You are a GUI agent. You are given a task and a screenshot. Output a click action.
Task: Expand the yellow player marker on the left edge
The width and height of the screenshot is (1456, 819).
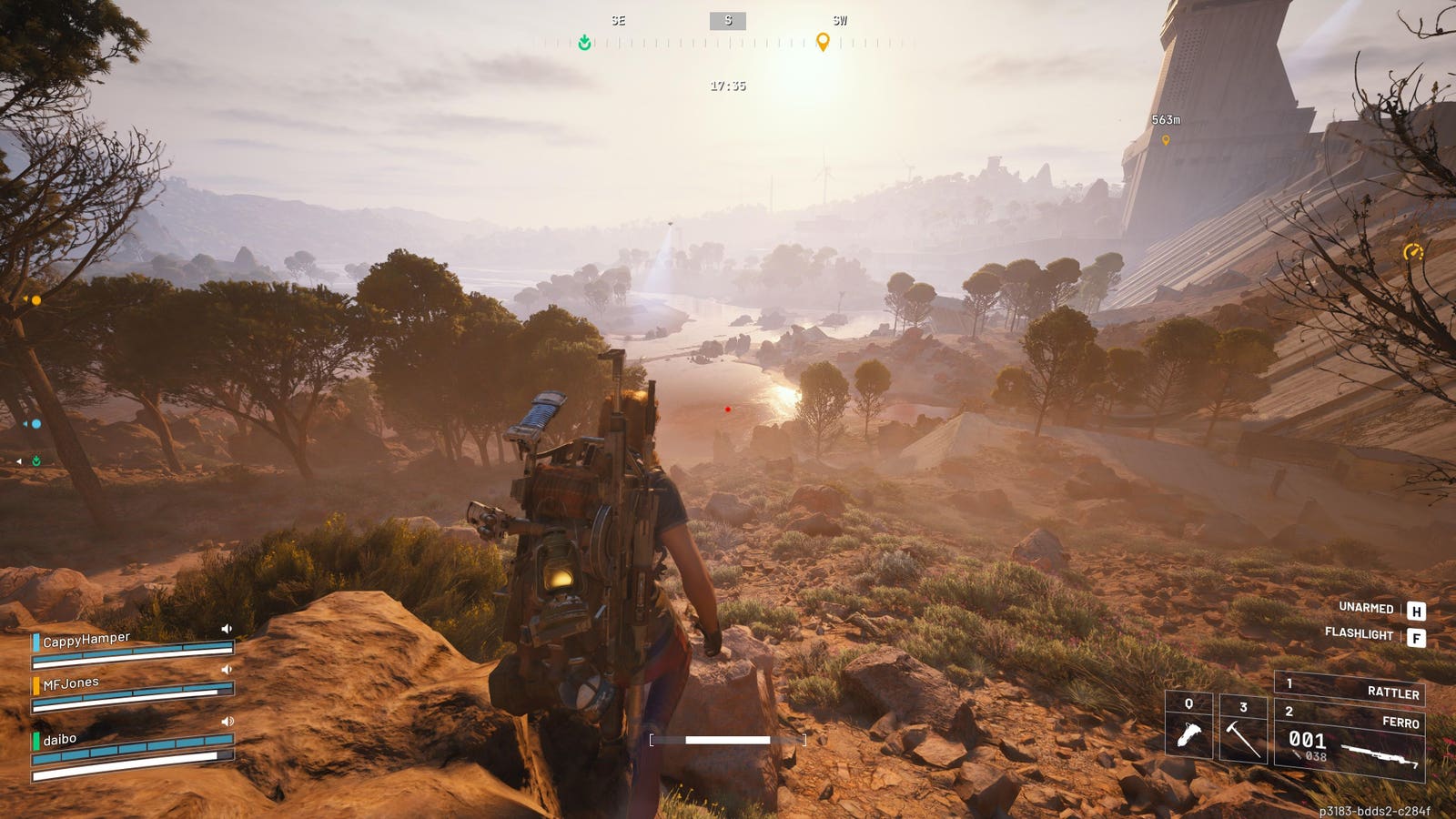coord(25,300)
